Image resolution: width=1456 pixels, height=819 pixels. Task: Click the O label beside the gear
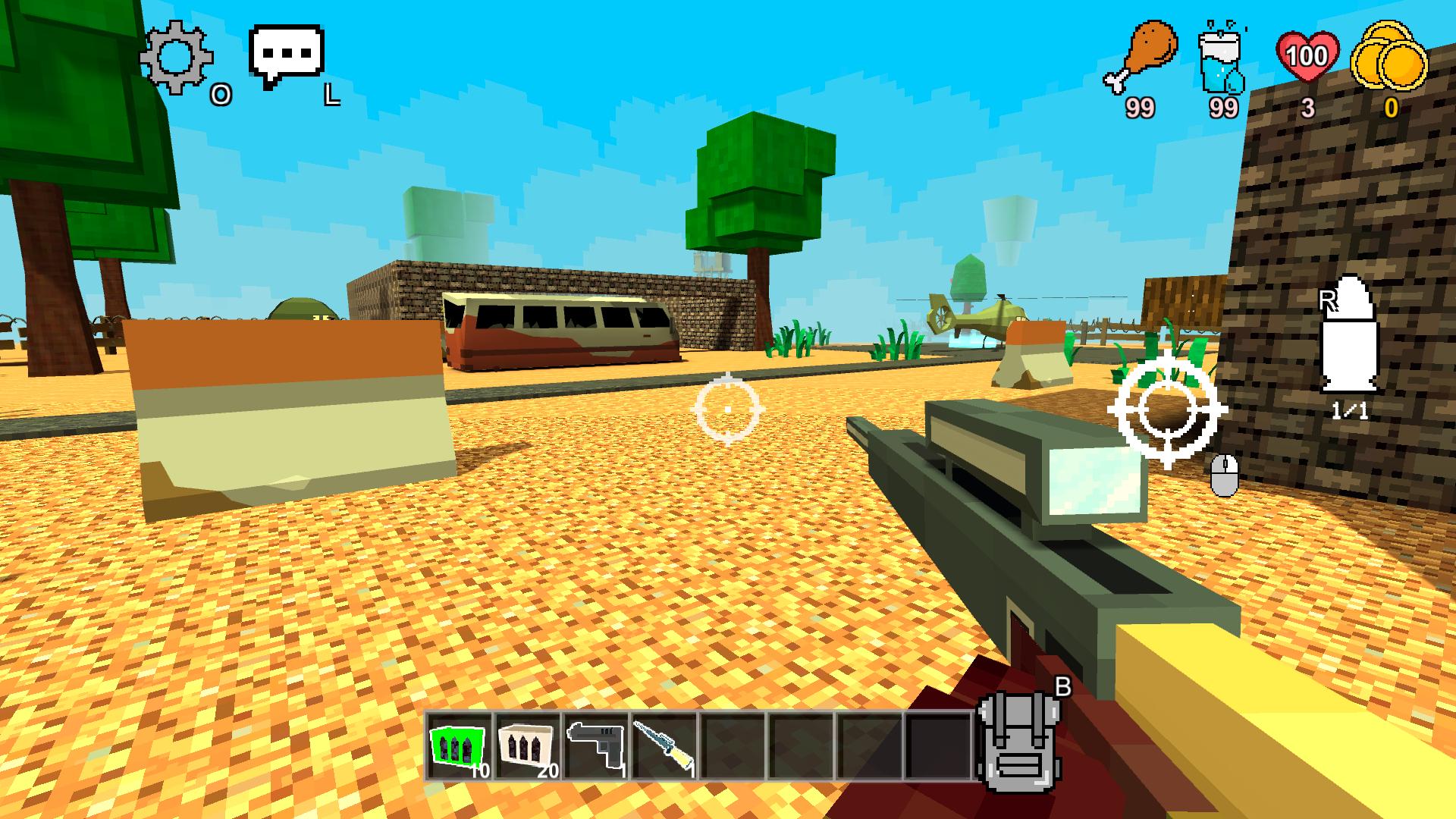click(x=221, y=96)
